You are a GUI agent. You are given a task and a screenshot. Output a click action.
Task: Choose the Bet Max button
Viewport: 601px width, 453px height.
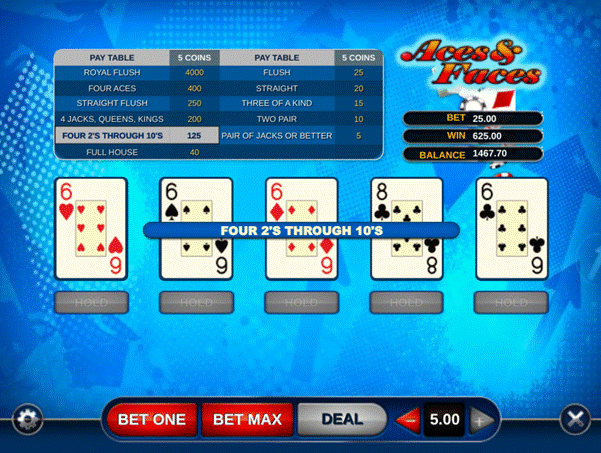(x=248, y=419)
